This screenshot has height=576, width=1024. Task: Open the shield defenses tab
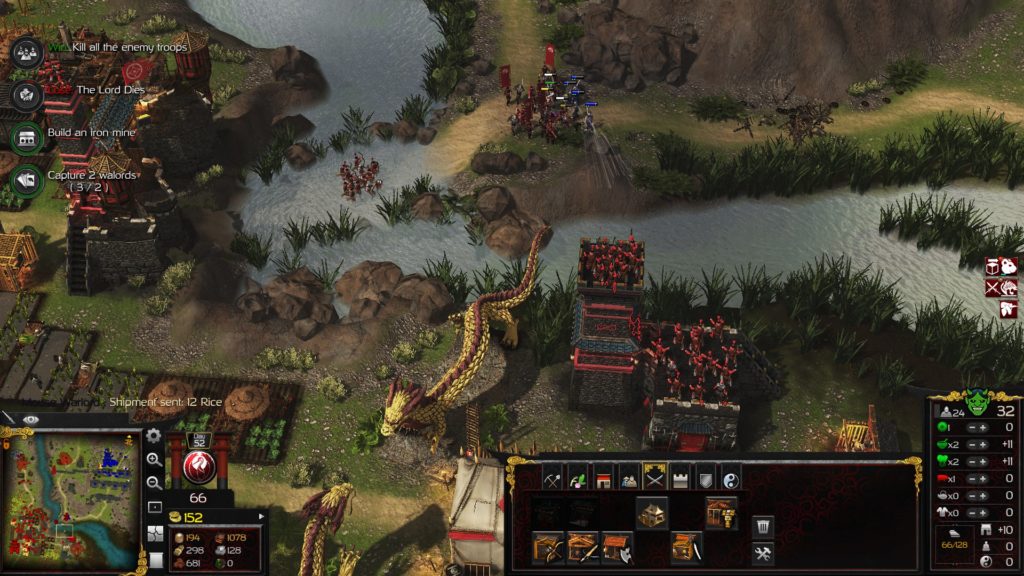[x=706, y=478]
